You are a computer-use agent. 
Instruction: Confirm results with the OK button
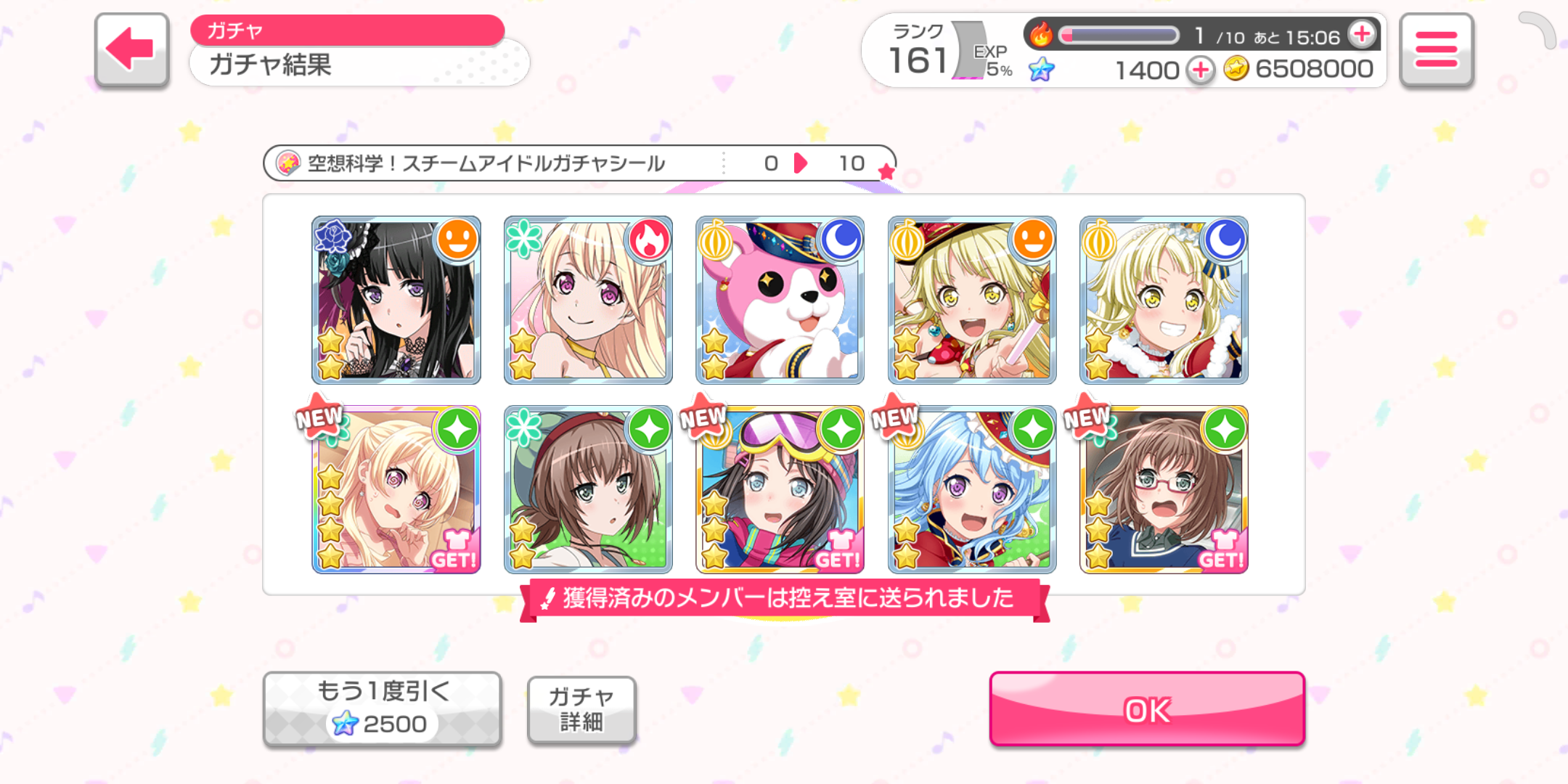point(1147,709)
